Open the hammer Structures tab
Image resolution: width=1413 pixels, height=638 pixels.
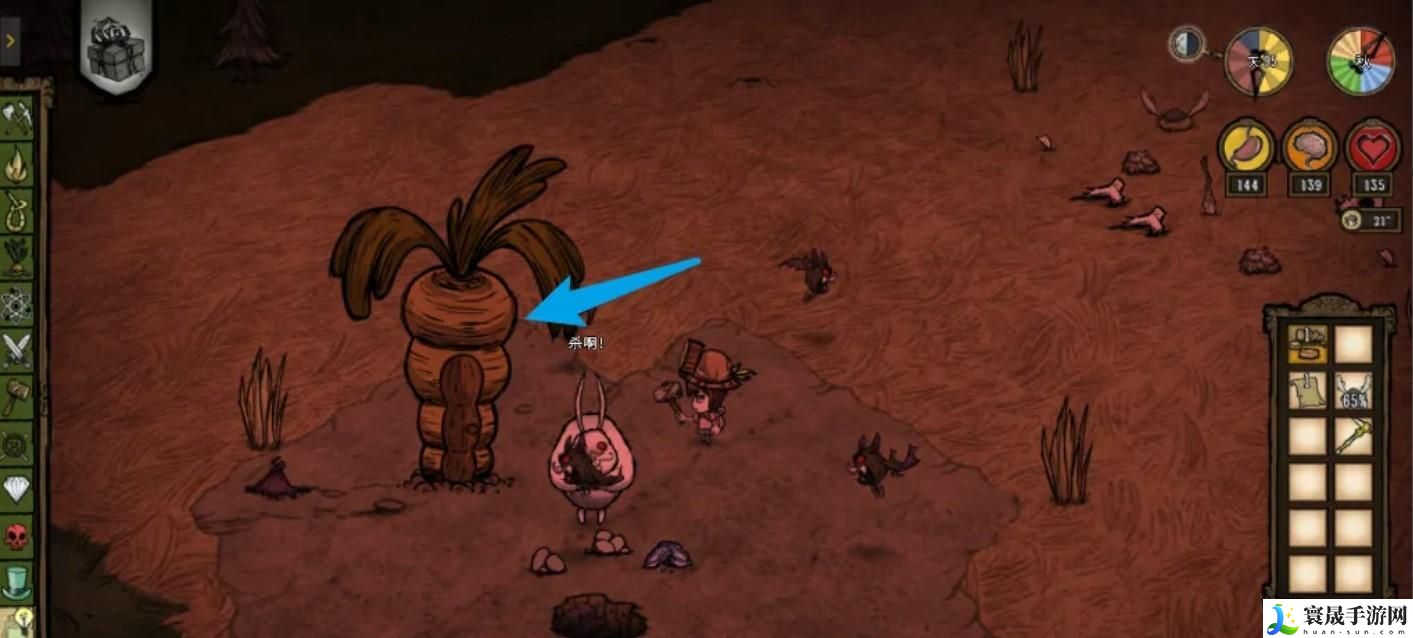(x=17, y=396)
